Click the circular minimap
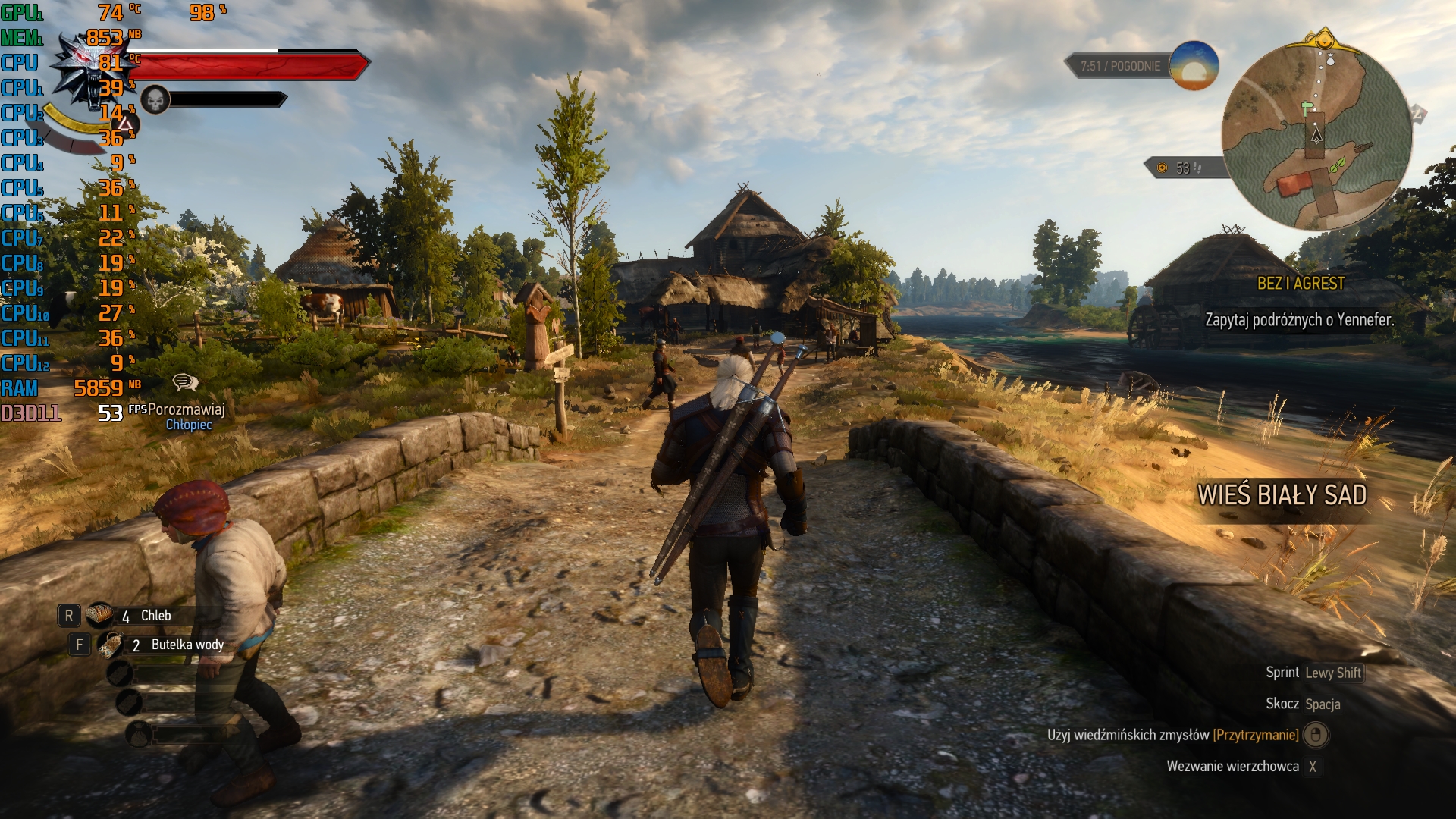The image size is (1456, 819). point(1316,136)
